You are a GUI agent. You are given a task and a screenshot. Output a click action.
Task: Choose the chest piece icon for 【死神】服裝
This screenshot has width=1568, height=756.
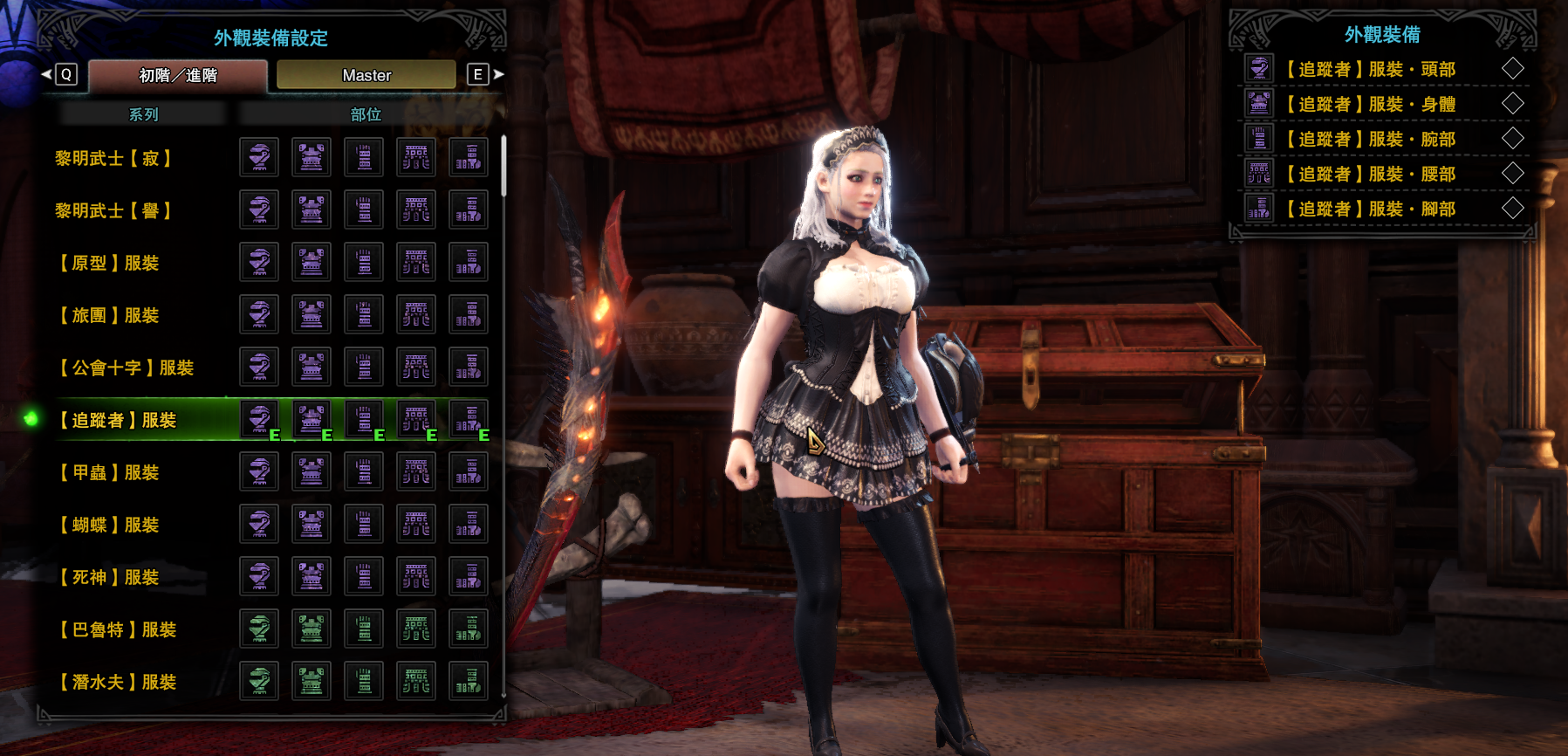312,576
